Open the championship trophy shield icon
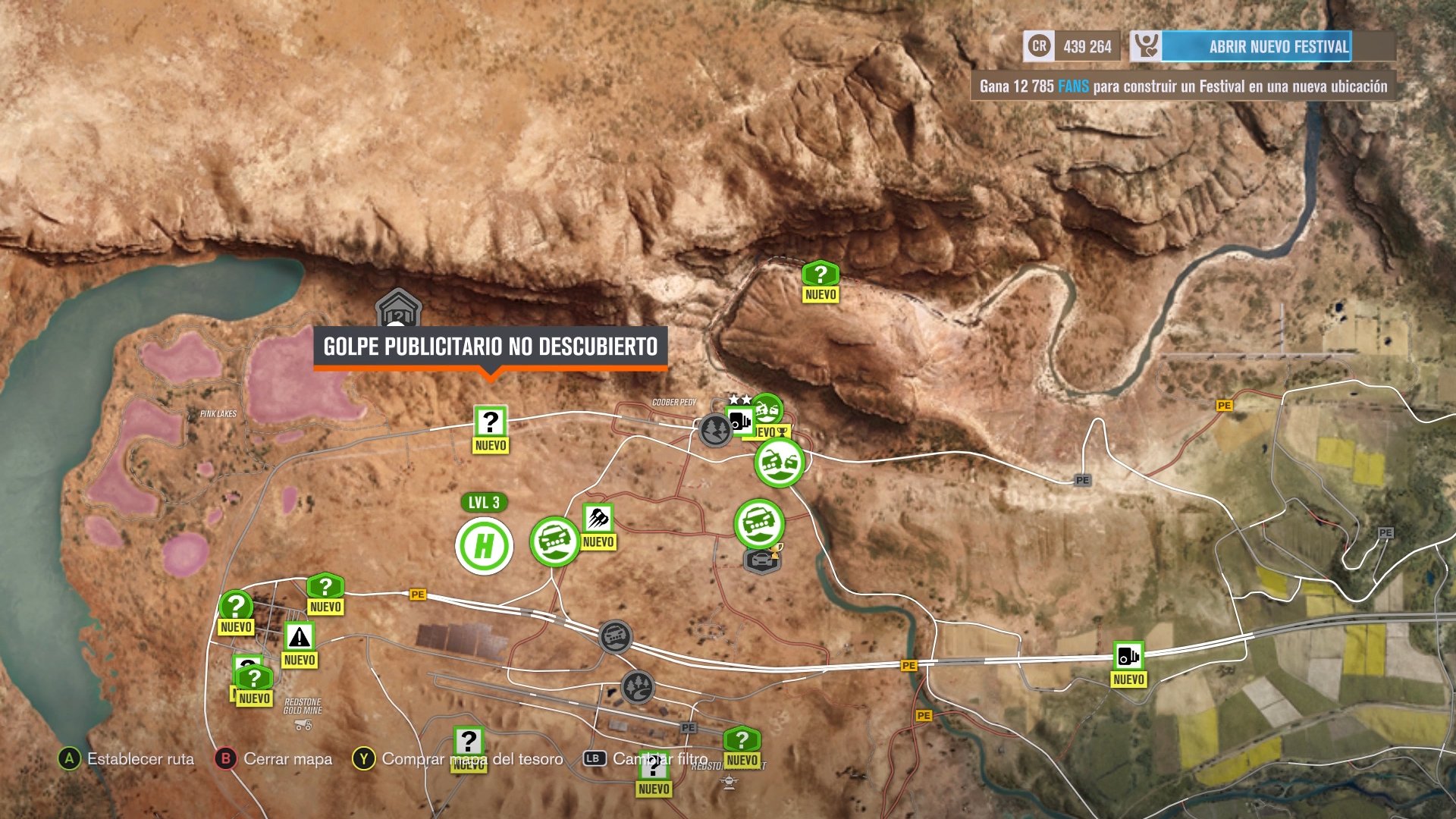This screenshot has height=819, width=1456. point(762,561)
